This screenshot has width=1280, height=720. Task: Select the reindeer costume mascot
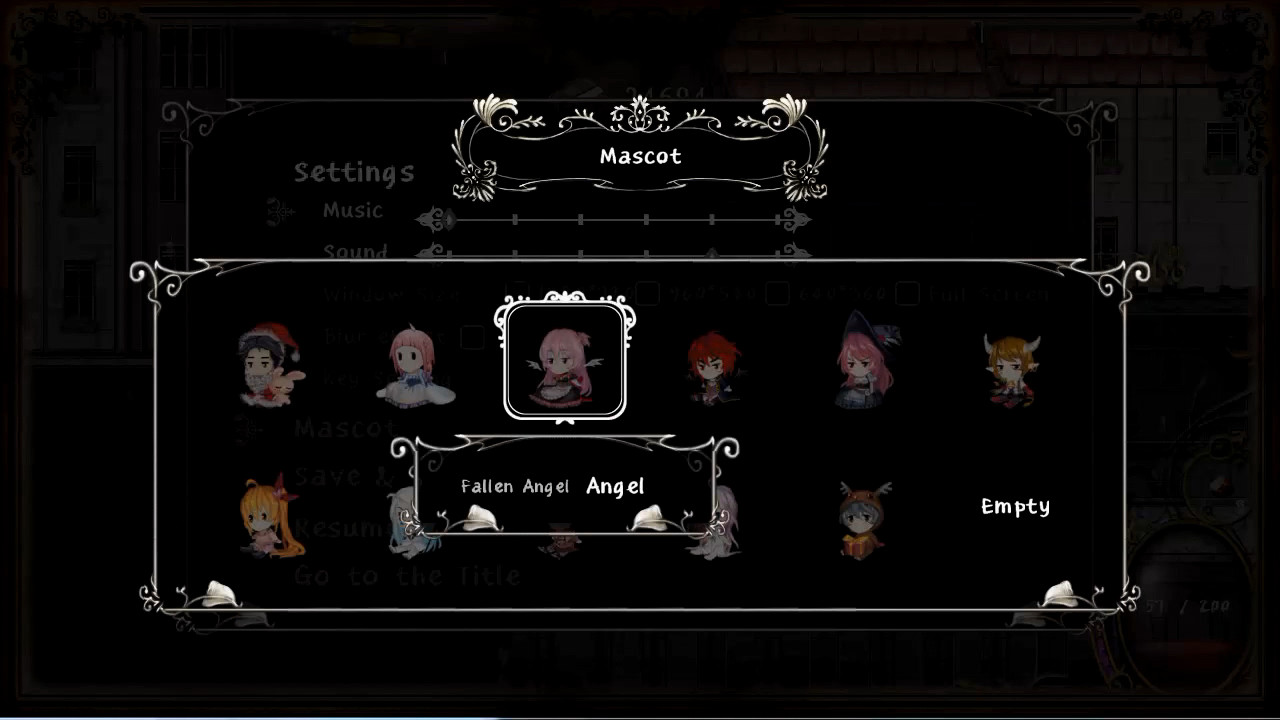coord(862,520)
